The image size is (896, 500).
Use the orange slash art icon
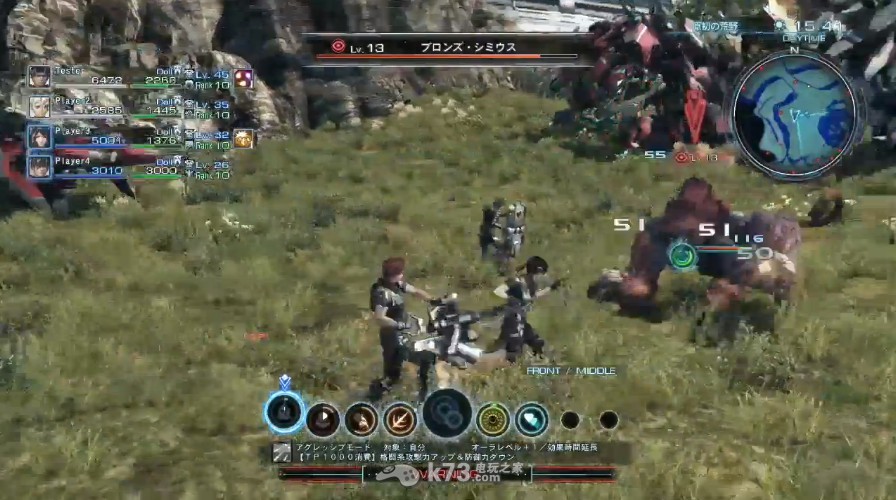[x=400, y=419]
